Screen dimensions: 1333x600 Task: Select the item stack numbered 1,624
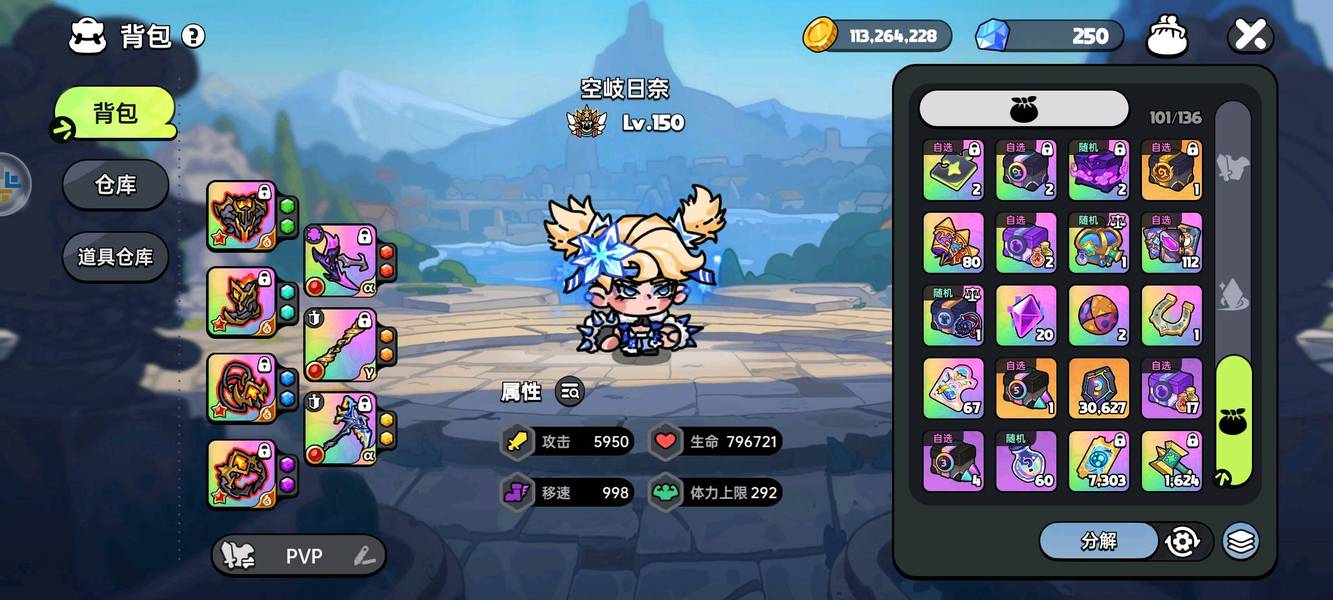(1171, 461)
